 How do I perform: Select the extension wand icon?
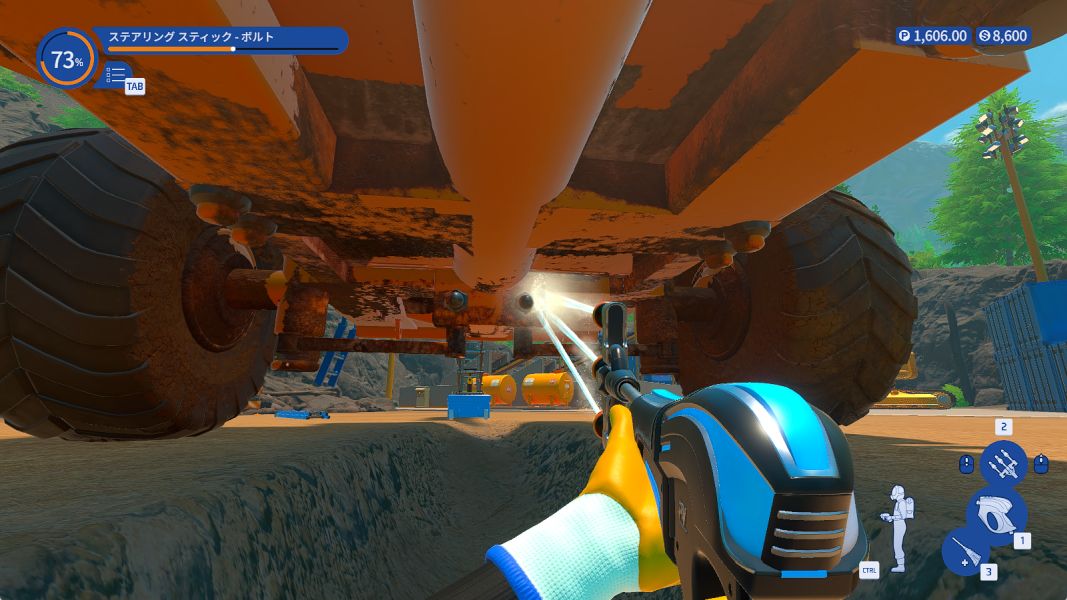(x=965, y=552)
